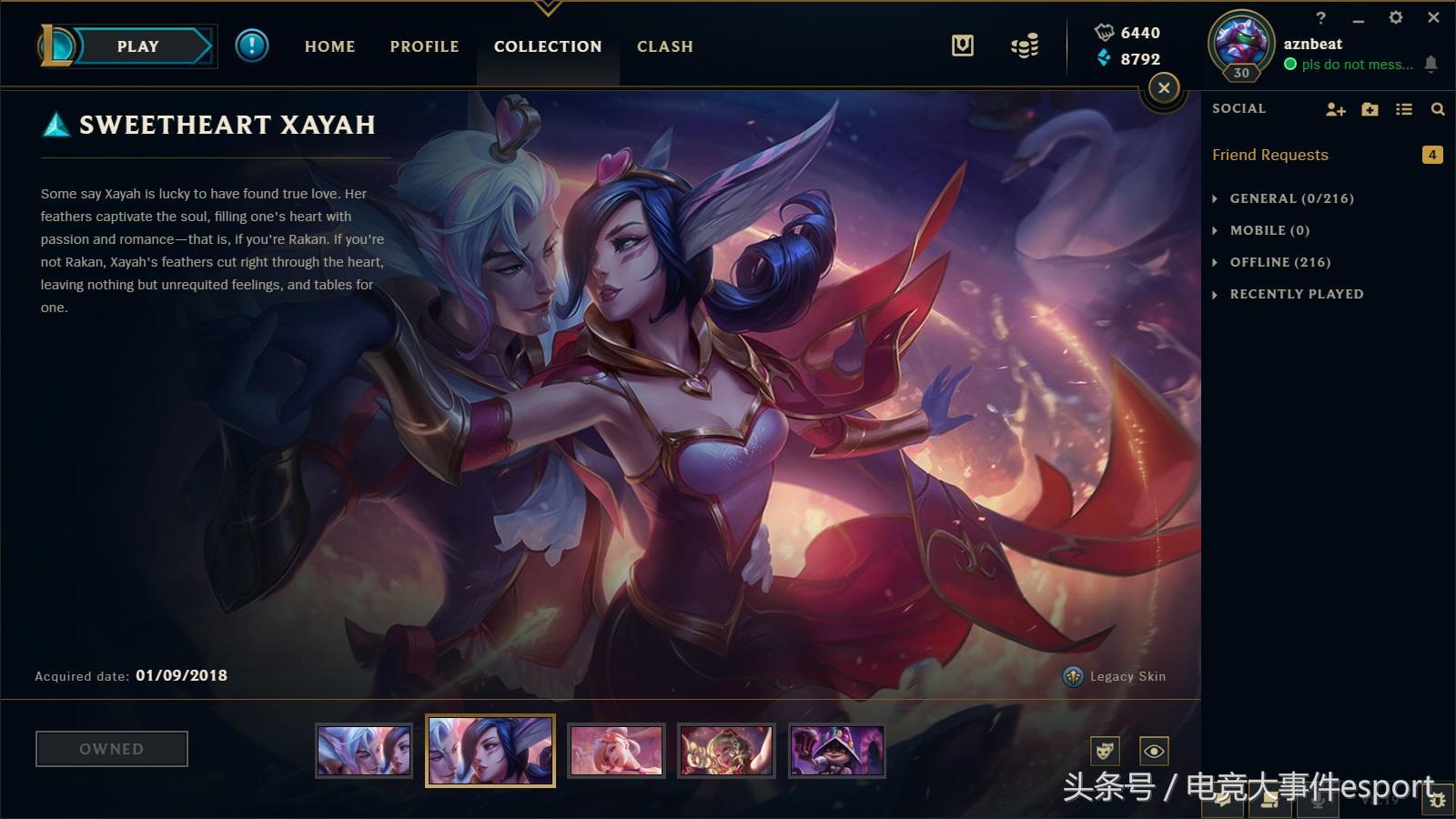Open client settings gear
Image resolution: width=1456 pixels, height=819 pixels.
[1396, 17]
